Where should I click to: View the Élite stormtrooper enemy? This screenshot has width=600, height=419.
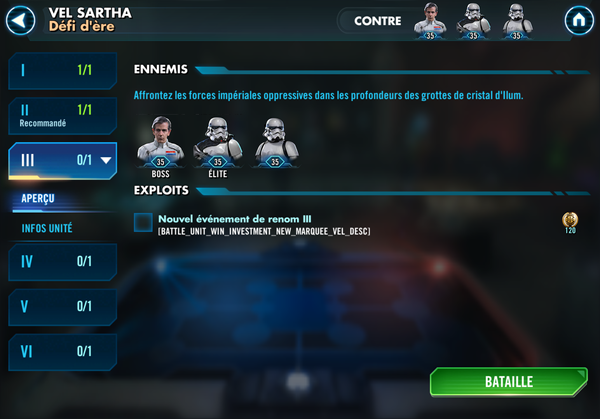click(x=217, y=142)
